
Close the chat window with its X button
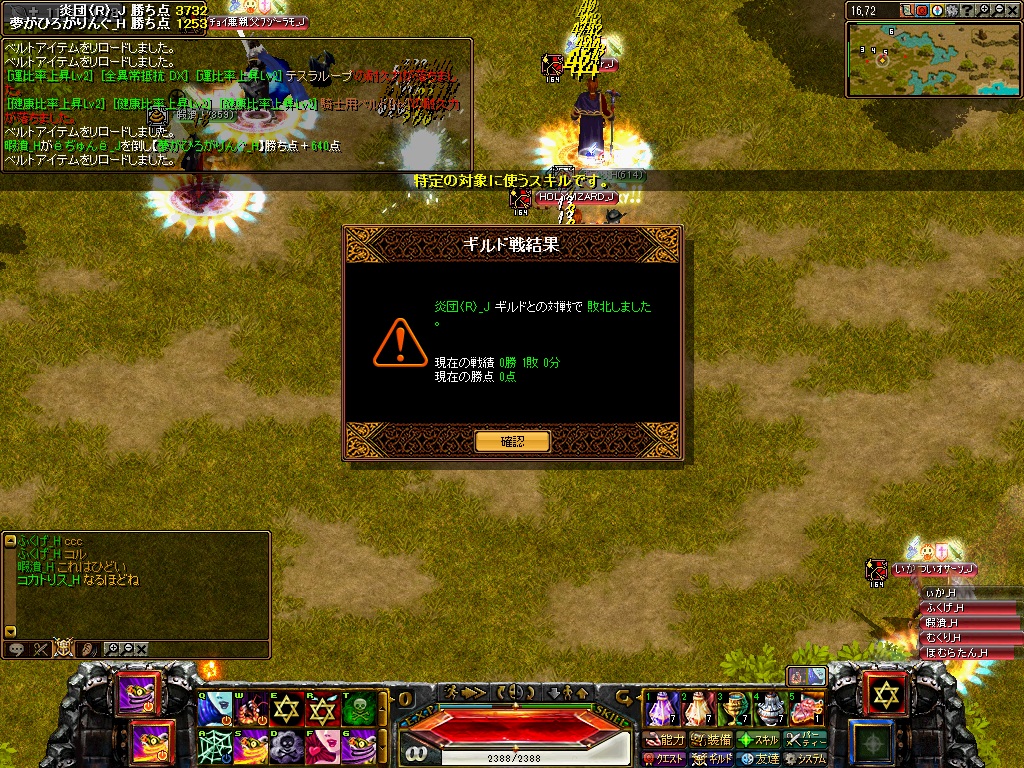tap(142, 649)
